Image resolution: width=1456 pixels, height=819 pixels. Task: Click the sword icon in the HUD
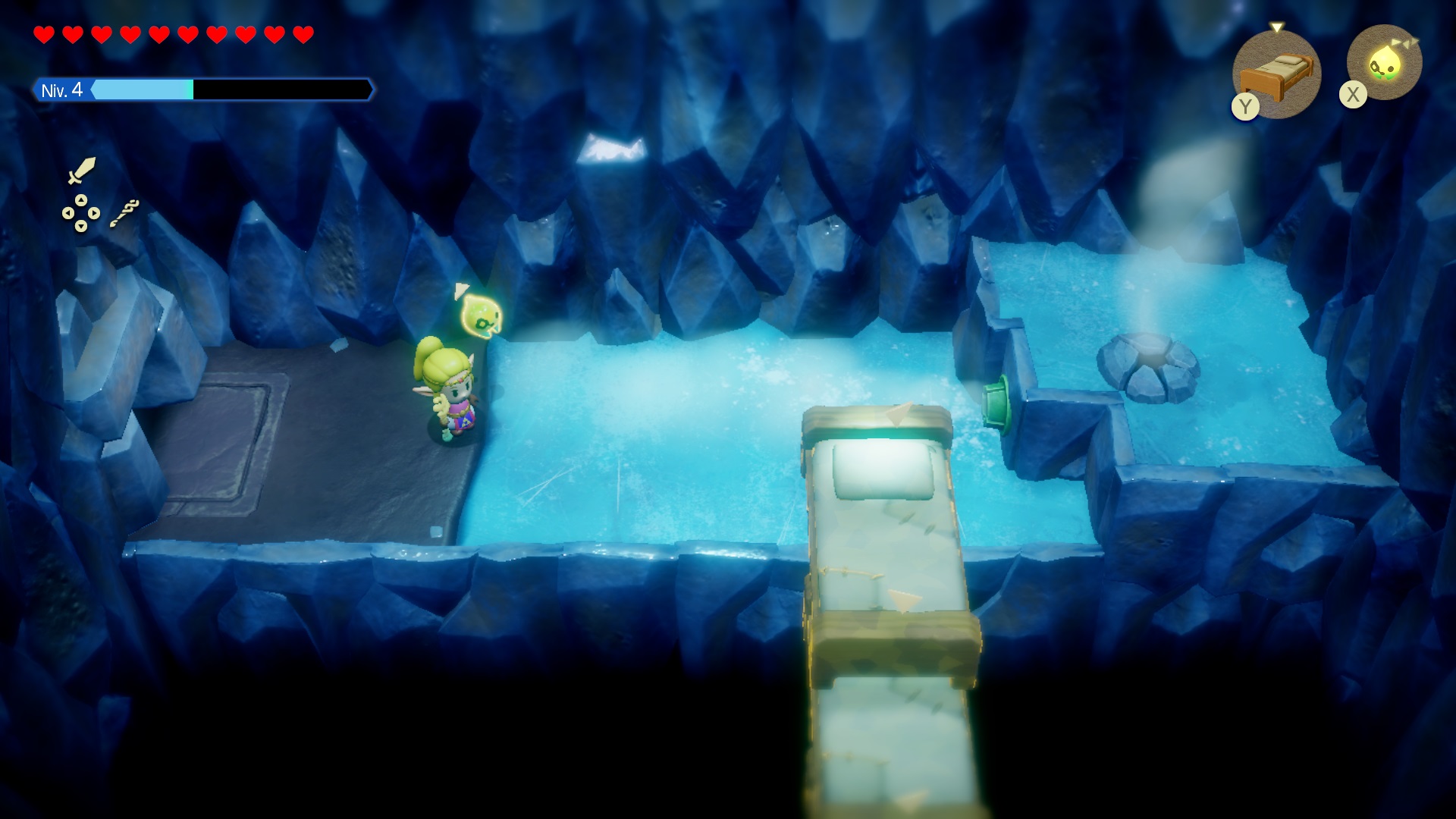point(81,171)
